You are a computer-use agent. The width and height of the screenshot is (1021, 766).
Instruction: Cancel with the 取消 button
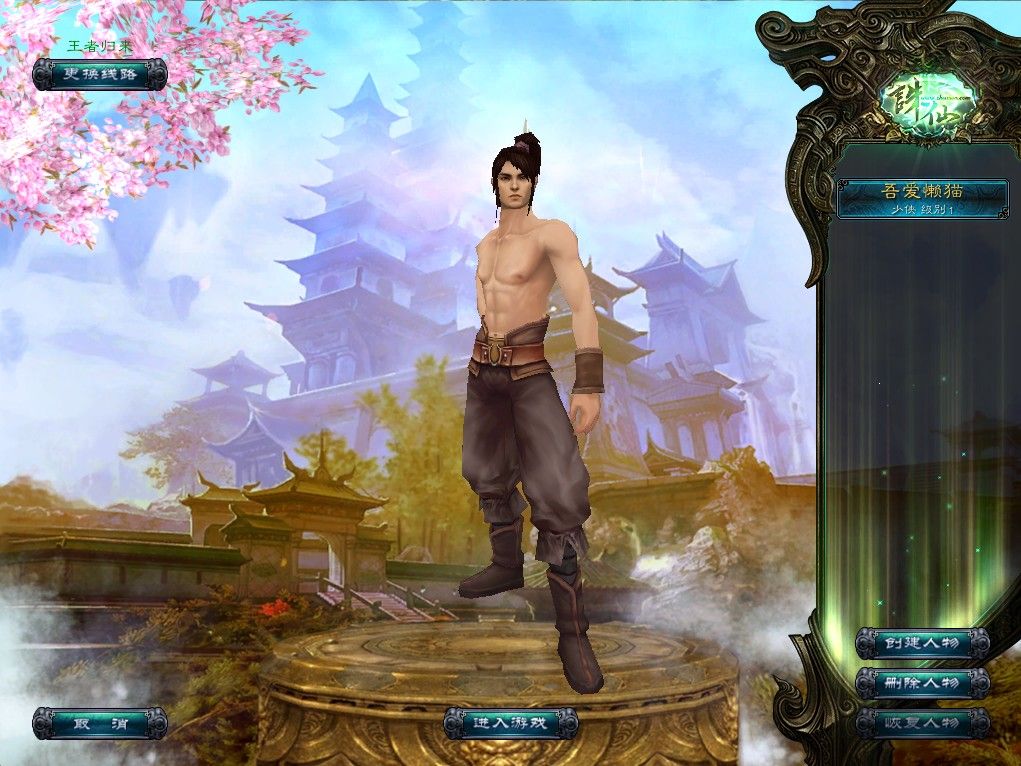[99, 723]
